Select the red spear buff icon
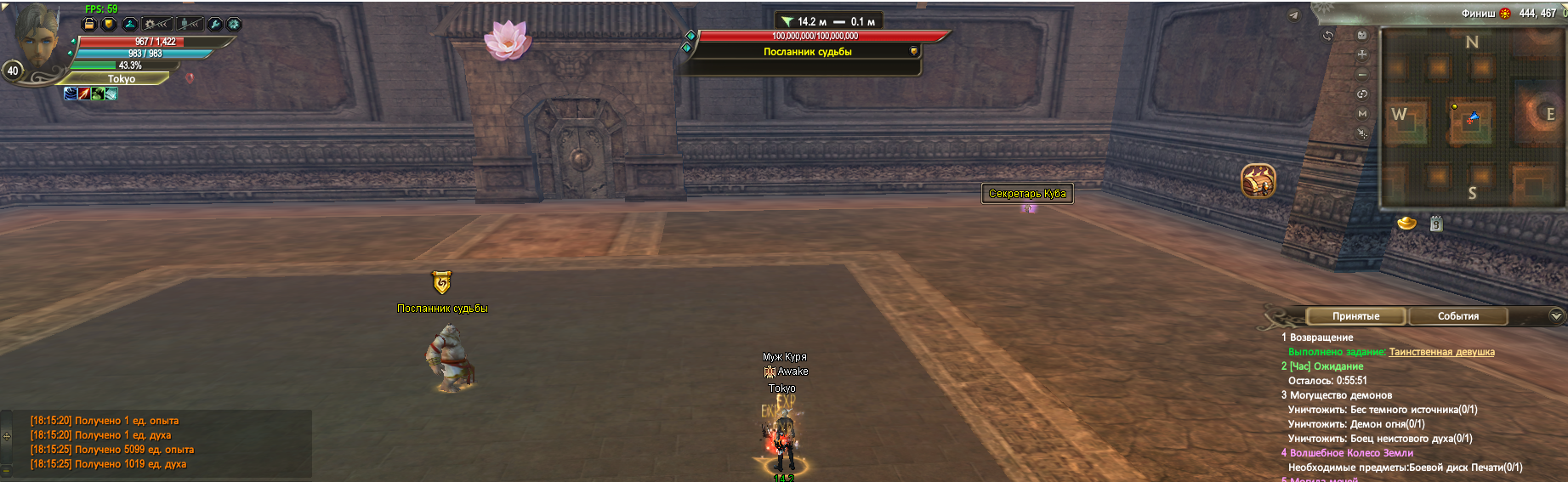This screenshot has height=482, width=1568. [x=84, y=94]
